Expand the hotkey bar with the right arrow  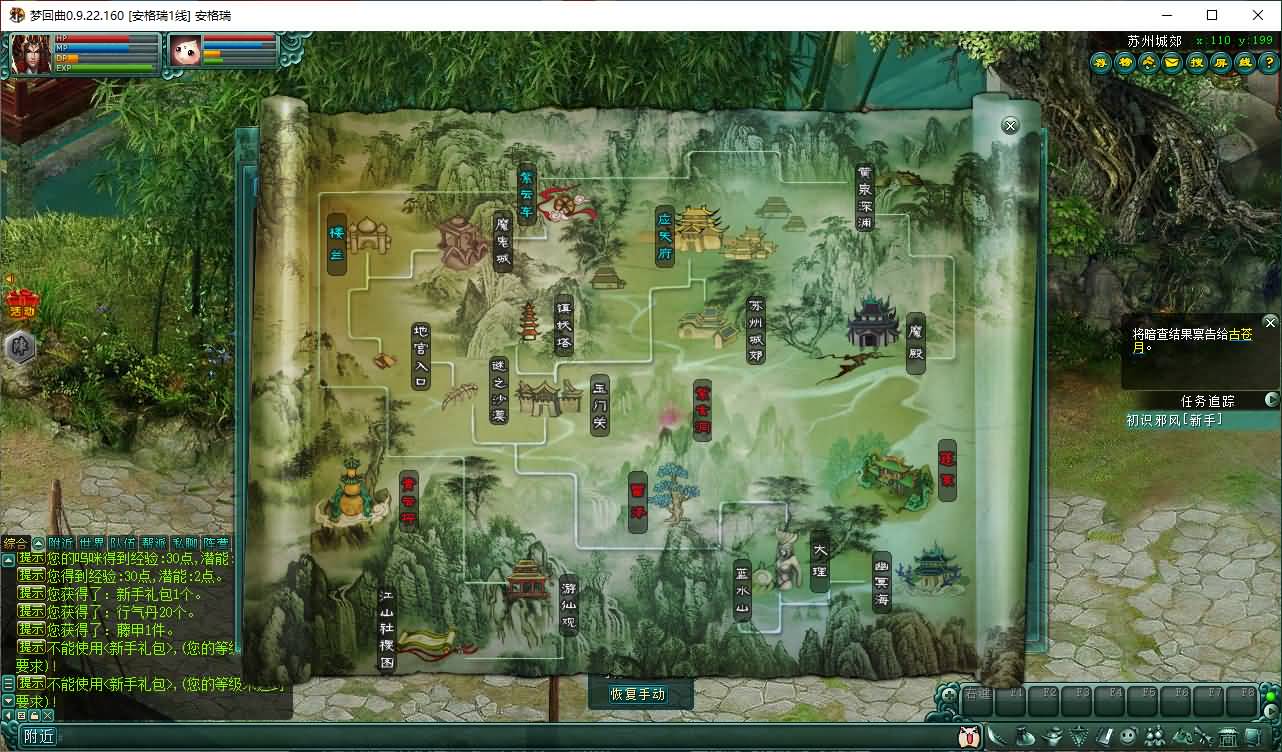1270,711
